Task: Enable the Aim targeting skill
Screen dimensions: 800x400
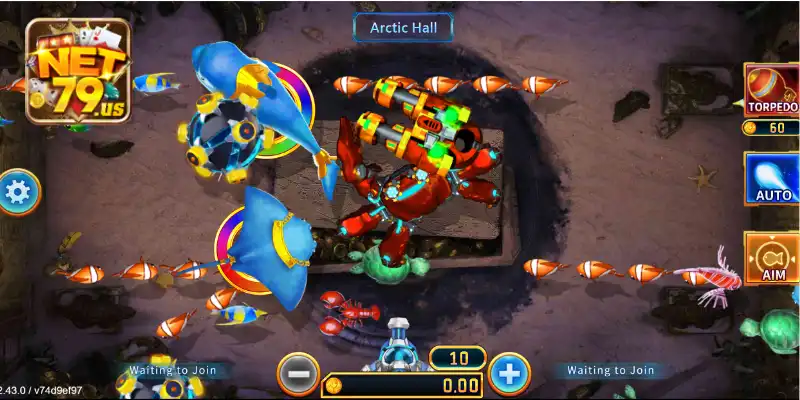Action: (773, 258)
